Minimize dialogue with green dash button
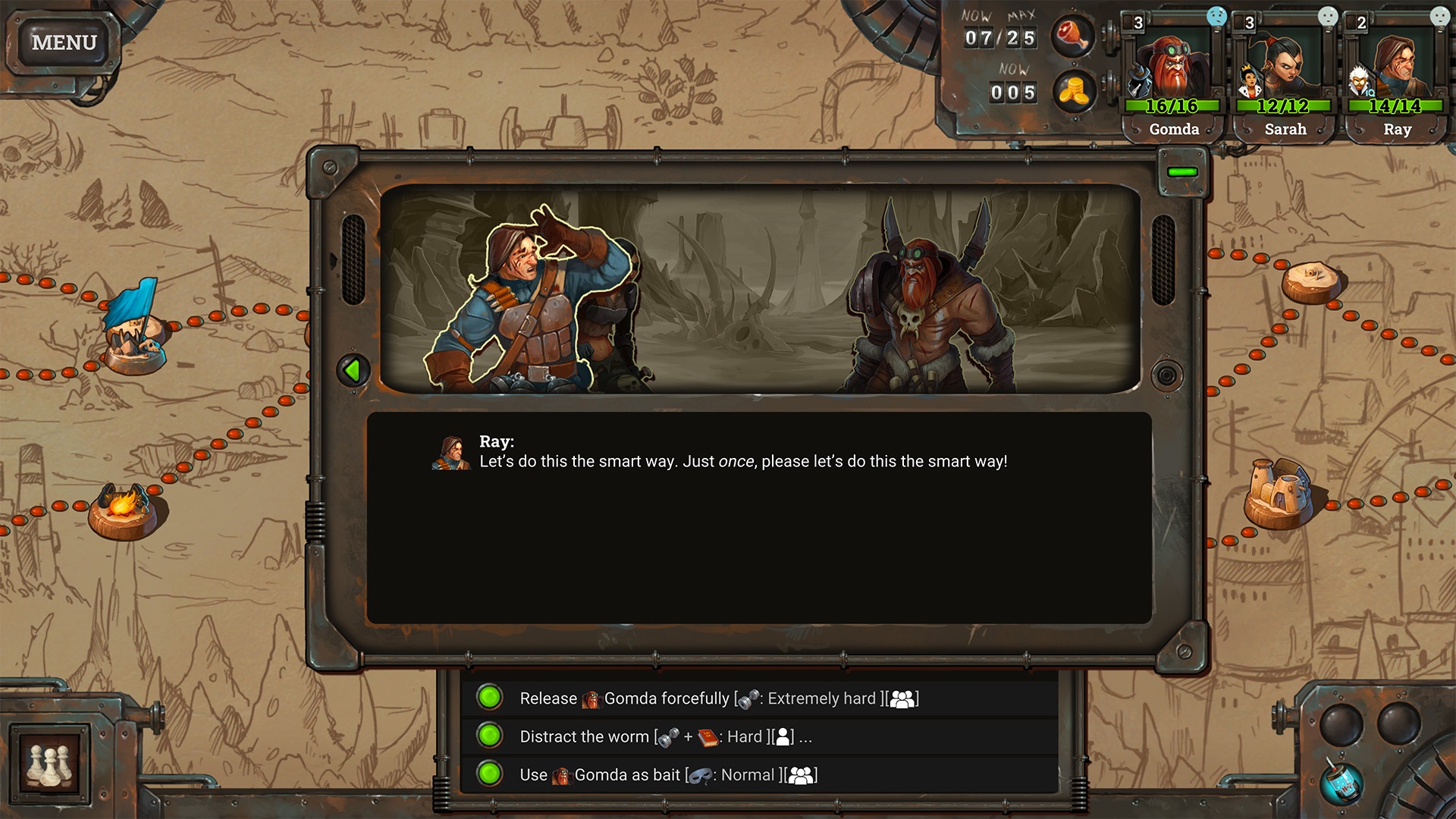The image size is (1456, 819). pos(1182,172)
